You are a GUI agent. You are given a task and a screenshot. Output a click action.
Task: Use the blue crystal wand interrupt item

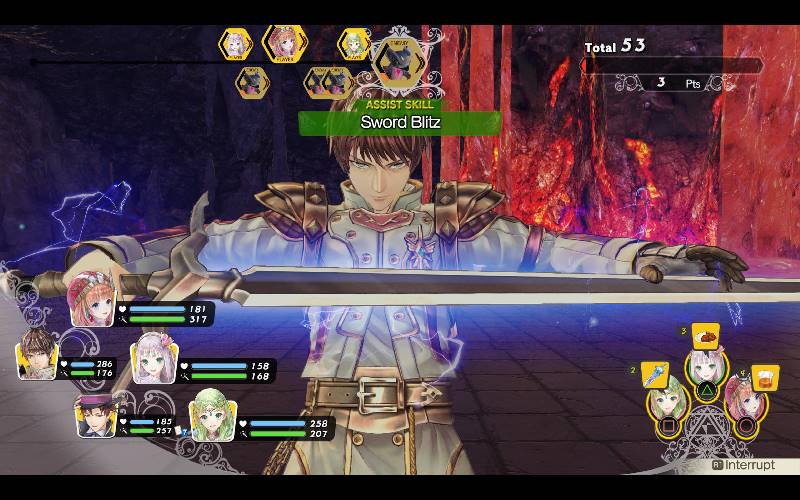(x=654, y=375)
